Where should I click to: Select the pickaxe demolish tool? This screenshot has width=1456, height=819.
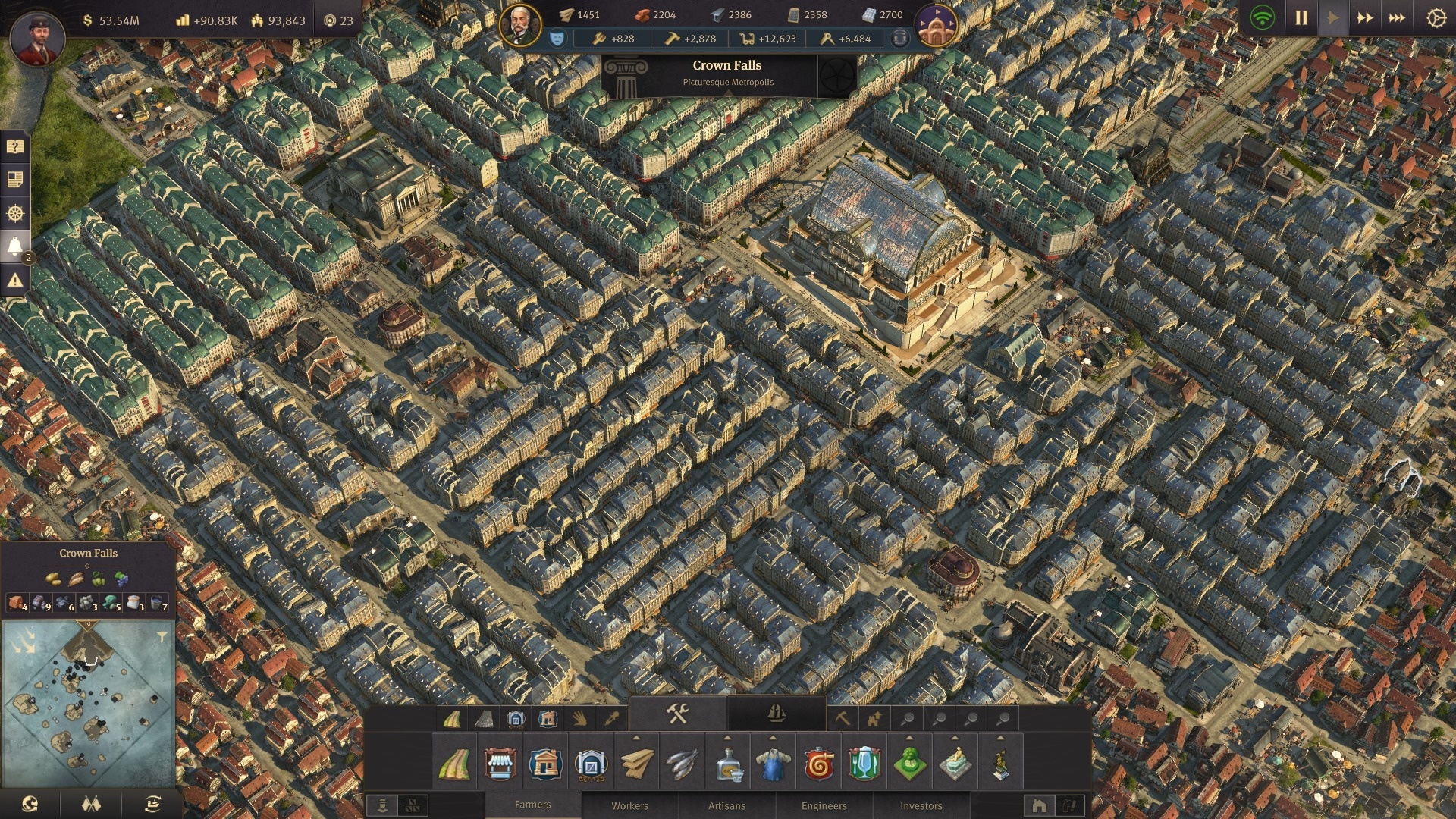click(842, 718)
